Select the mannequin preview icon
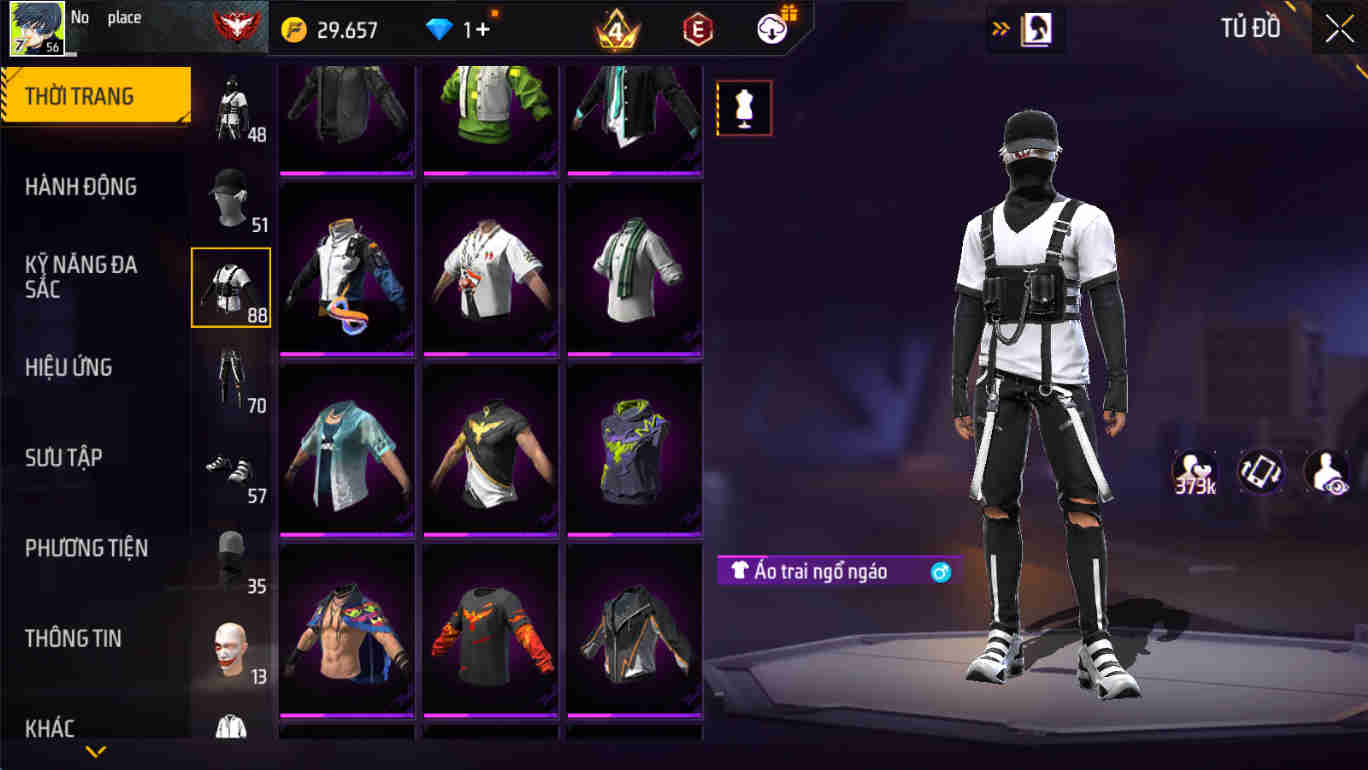Viewport: 1368px width, 770px height. coord(744,108)
